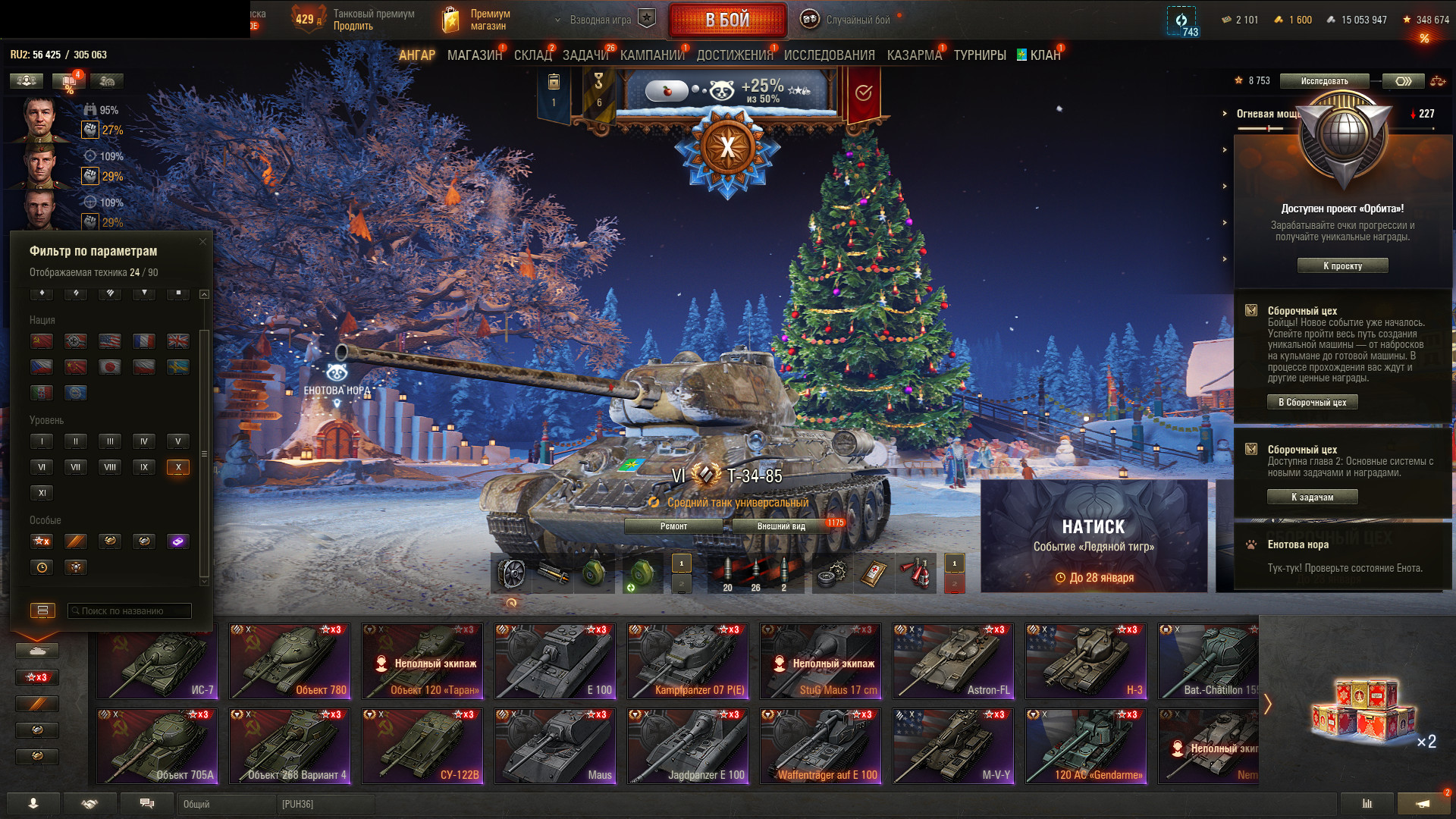Open the НАТИСК event banner
The width and height of the screenshot is (1456, 819).
[1094, 536]
